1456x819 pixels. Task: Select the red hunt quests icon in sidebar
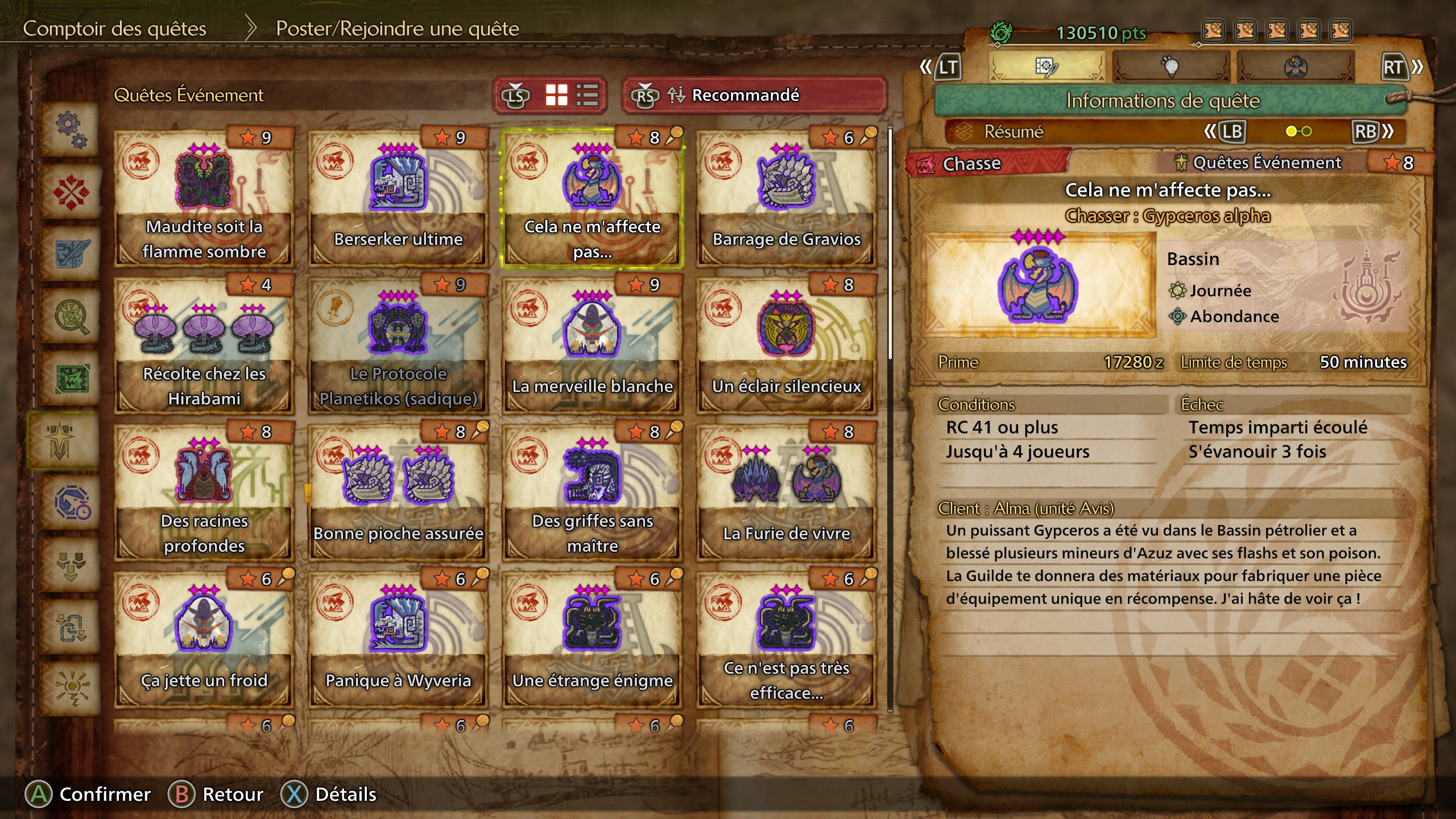click(x=71, y=191)
